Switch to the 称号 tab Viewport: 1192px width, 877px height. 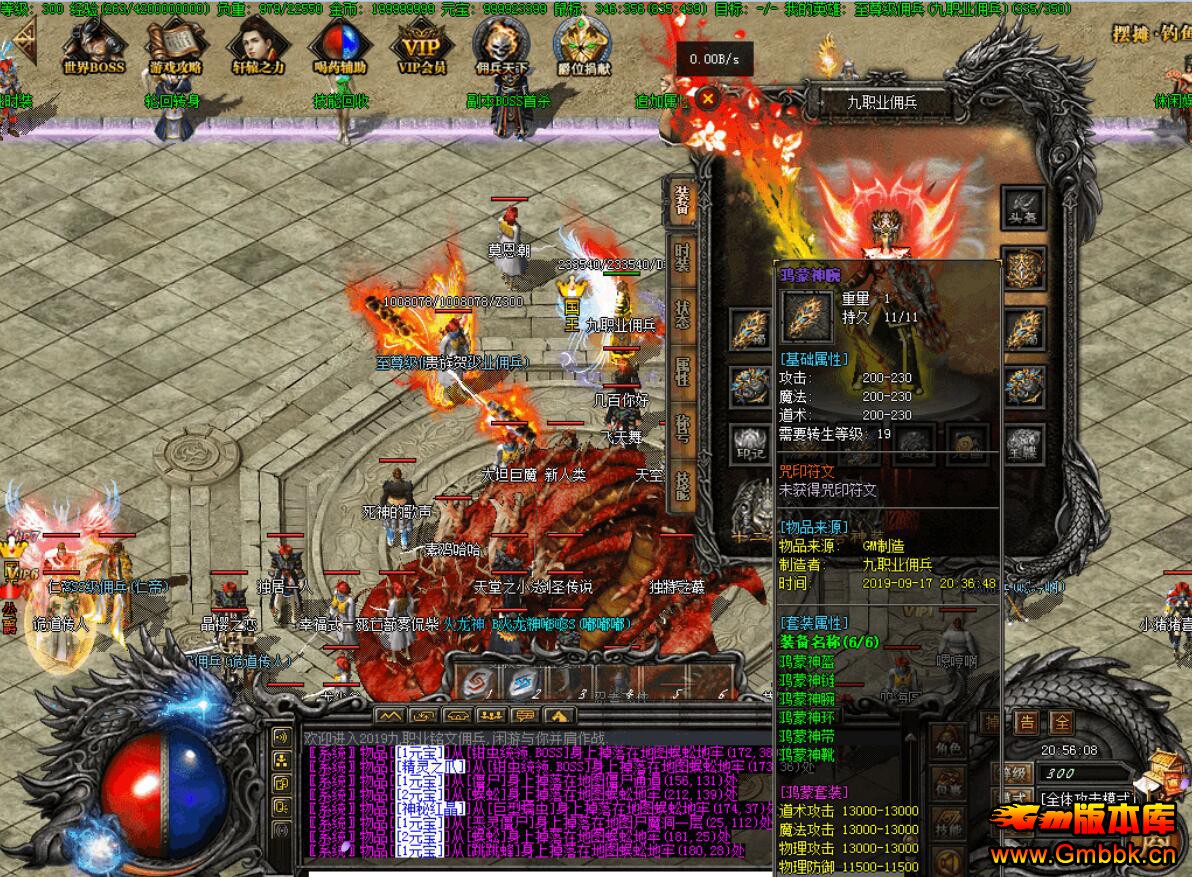coord(682,429)
